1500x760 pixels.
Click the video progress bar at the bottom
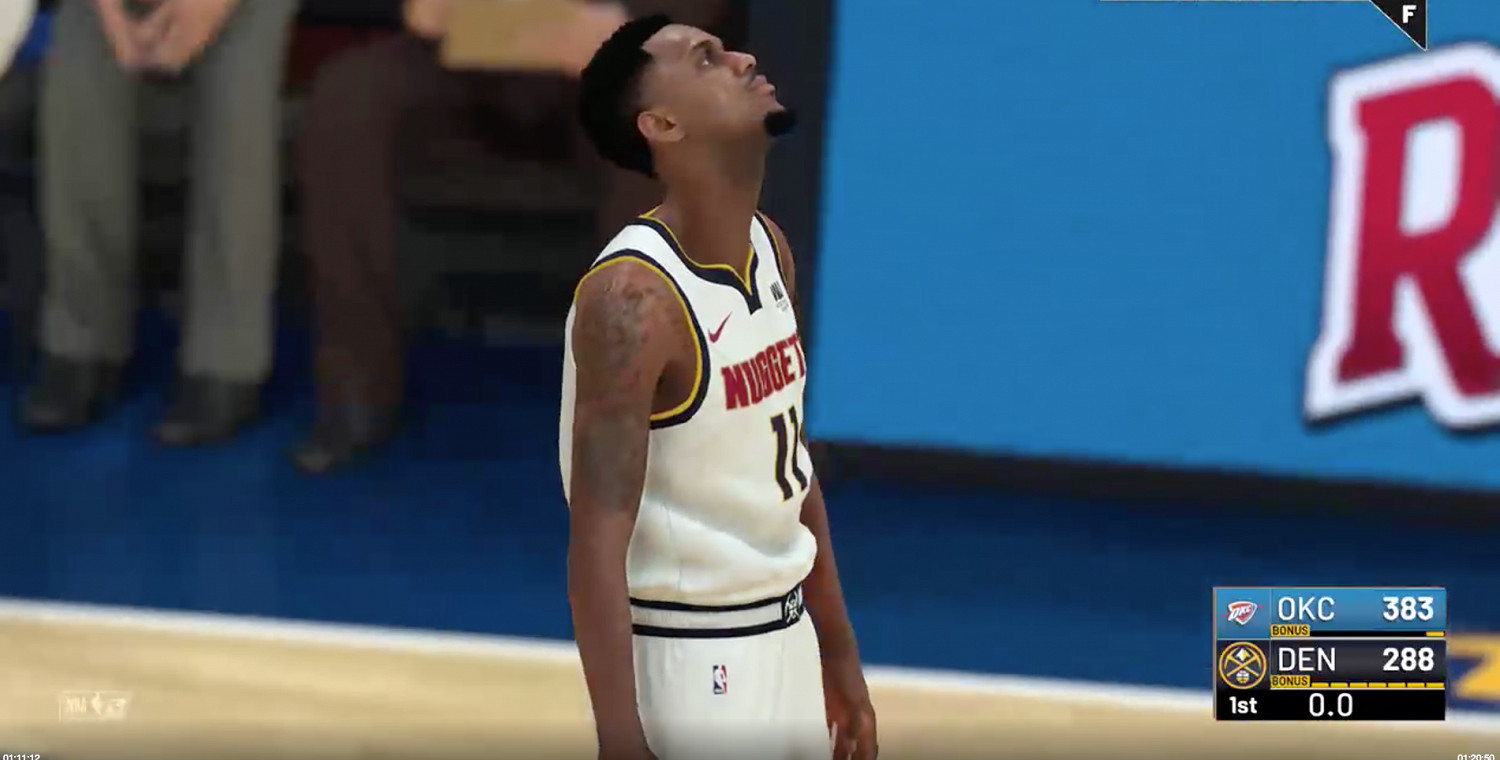[750, 758]
